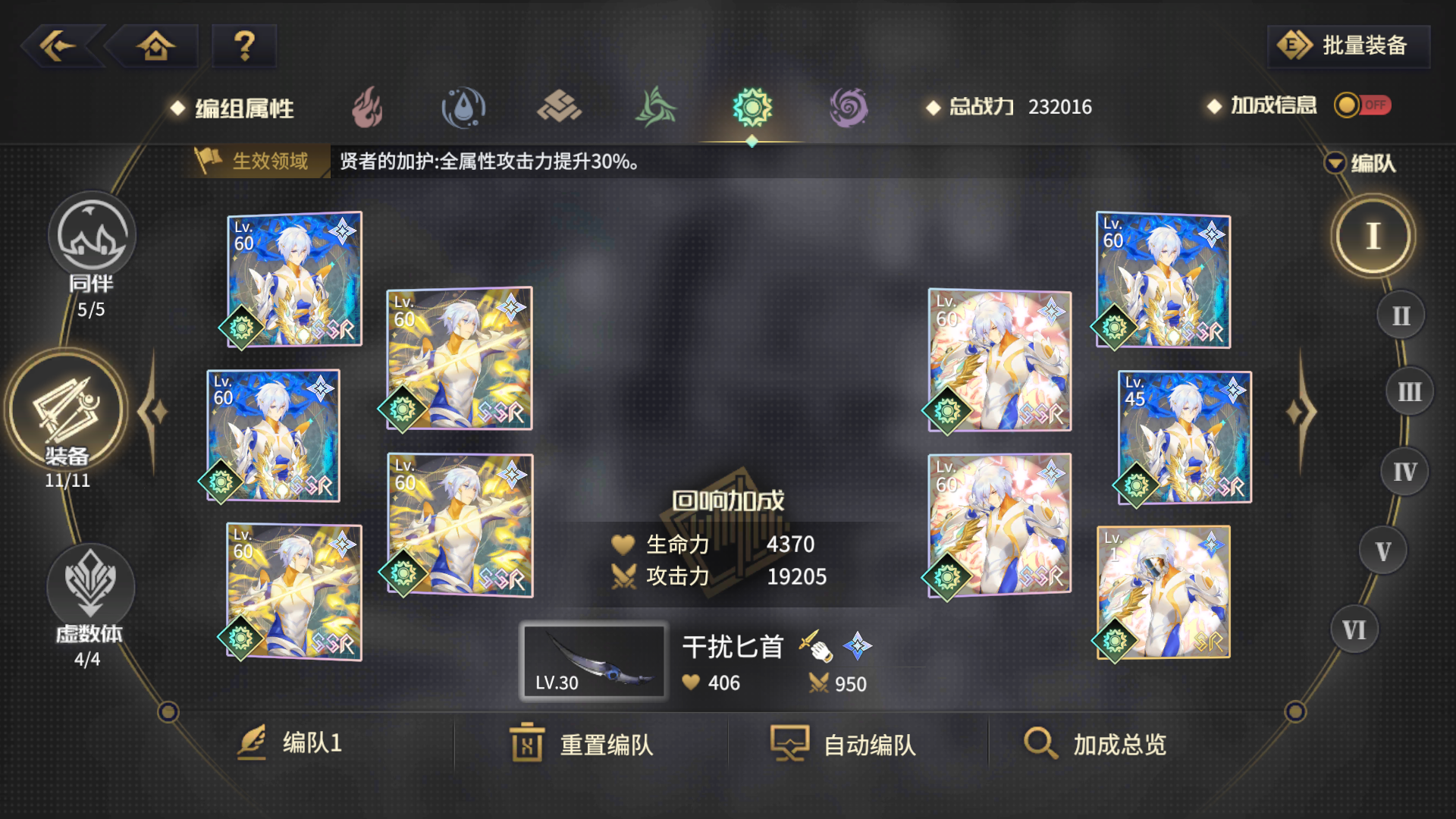Image resolution: width=1456 pixels, height=819 pixels.
Task: Select the water element attribute icon
Action: click(x=463, y=106)
